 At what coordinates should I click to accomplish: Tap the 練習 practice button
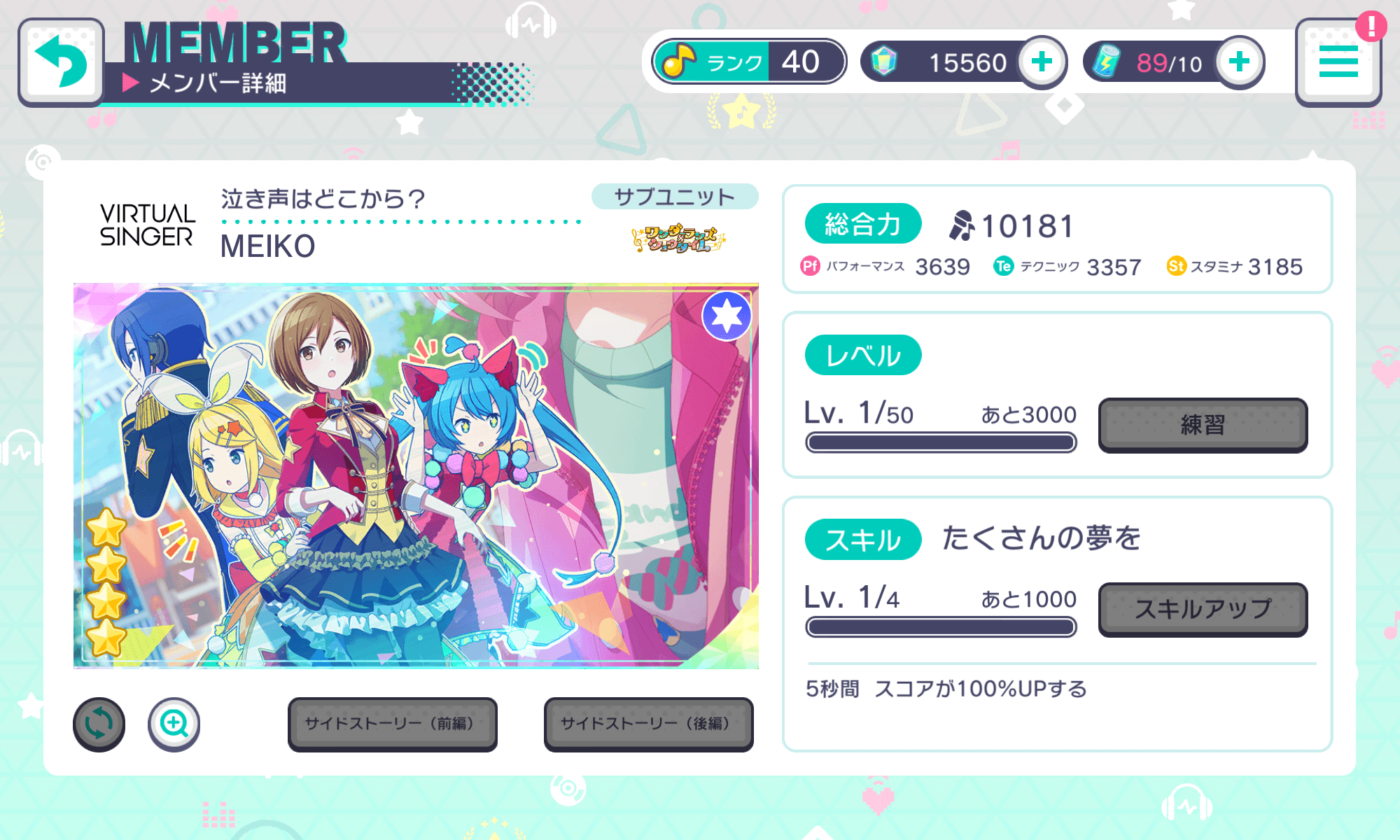click(x=1203, y=425)
